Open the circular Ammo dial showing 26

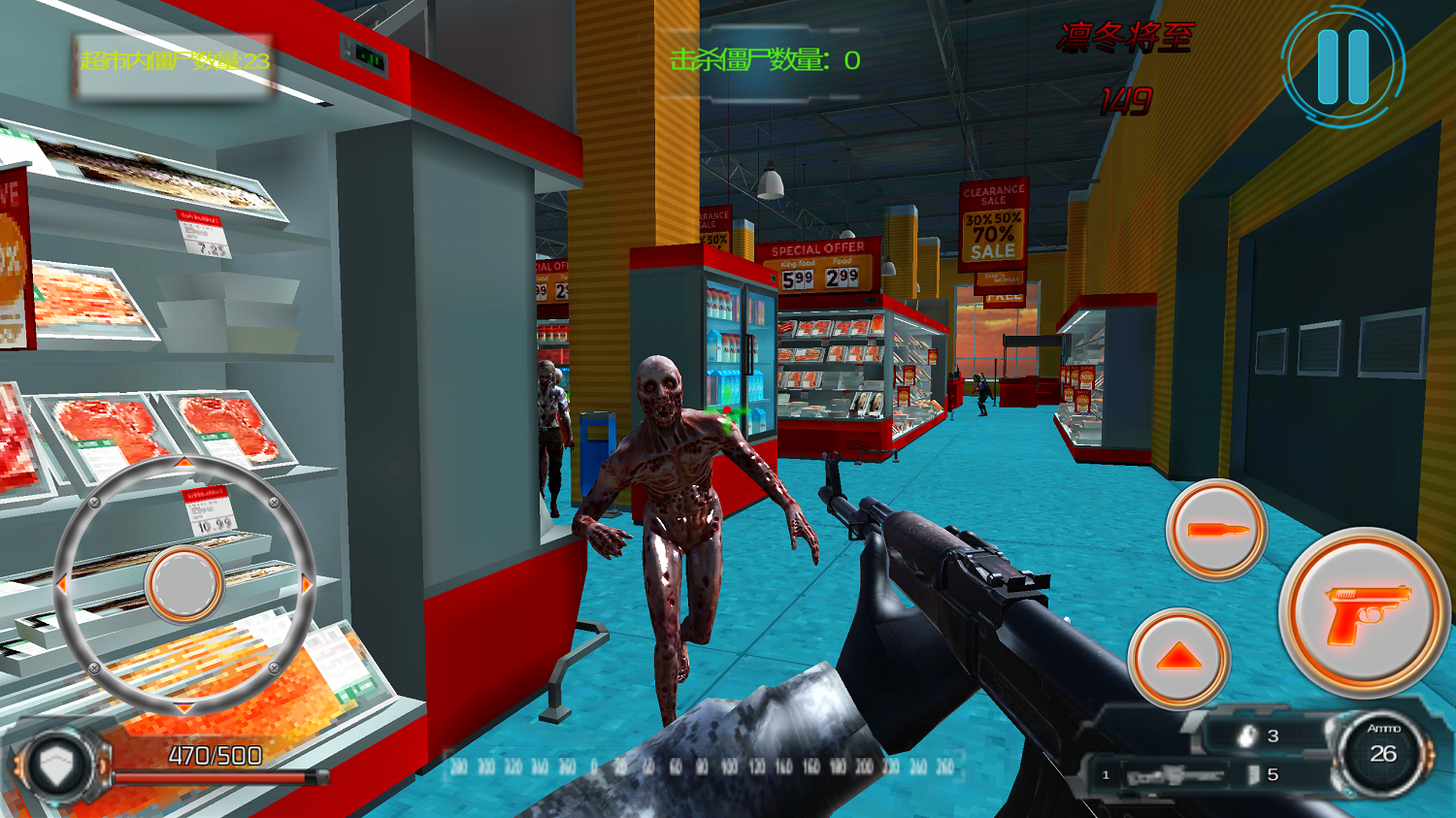click(1387, 752)
